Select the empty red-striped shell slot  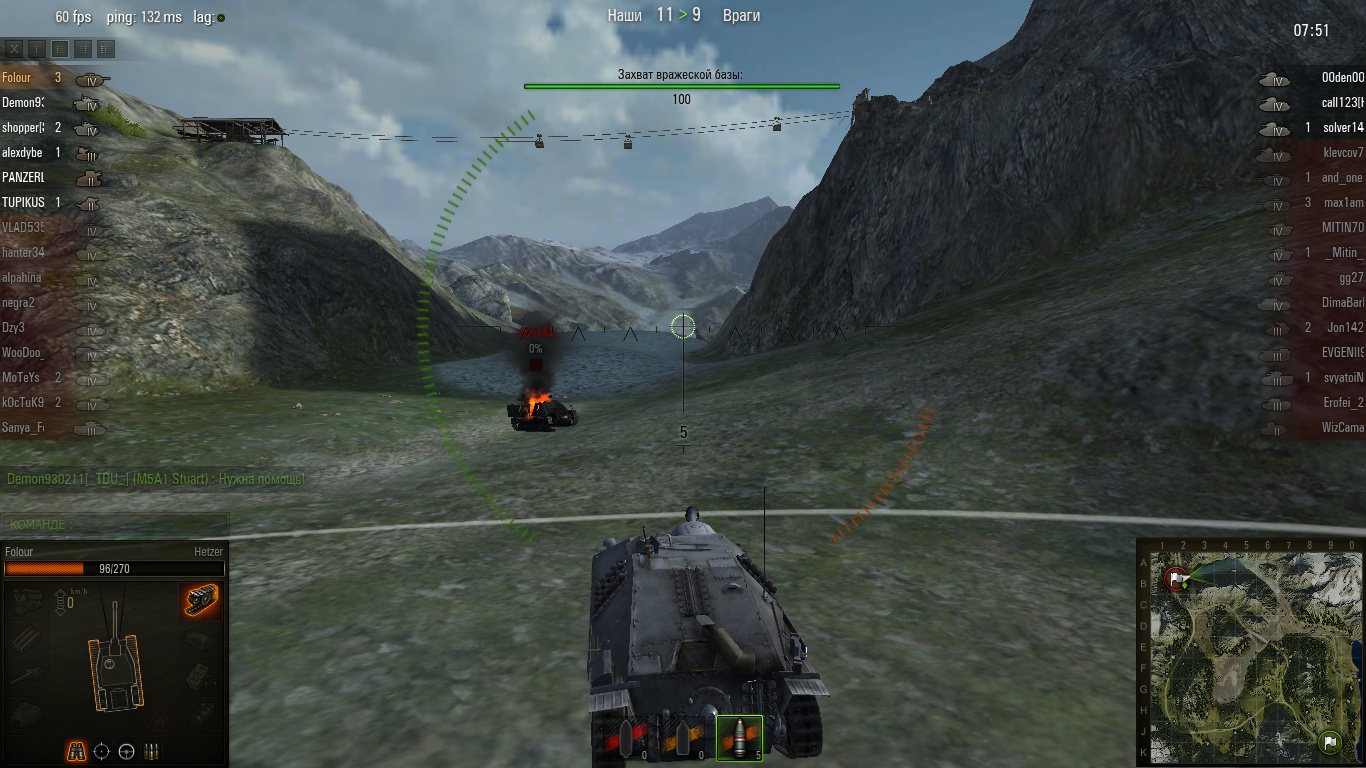pyautogui.click(x=628, y=740)
